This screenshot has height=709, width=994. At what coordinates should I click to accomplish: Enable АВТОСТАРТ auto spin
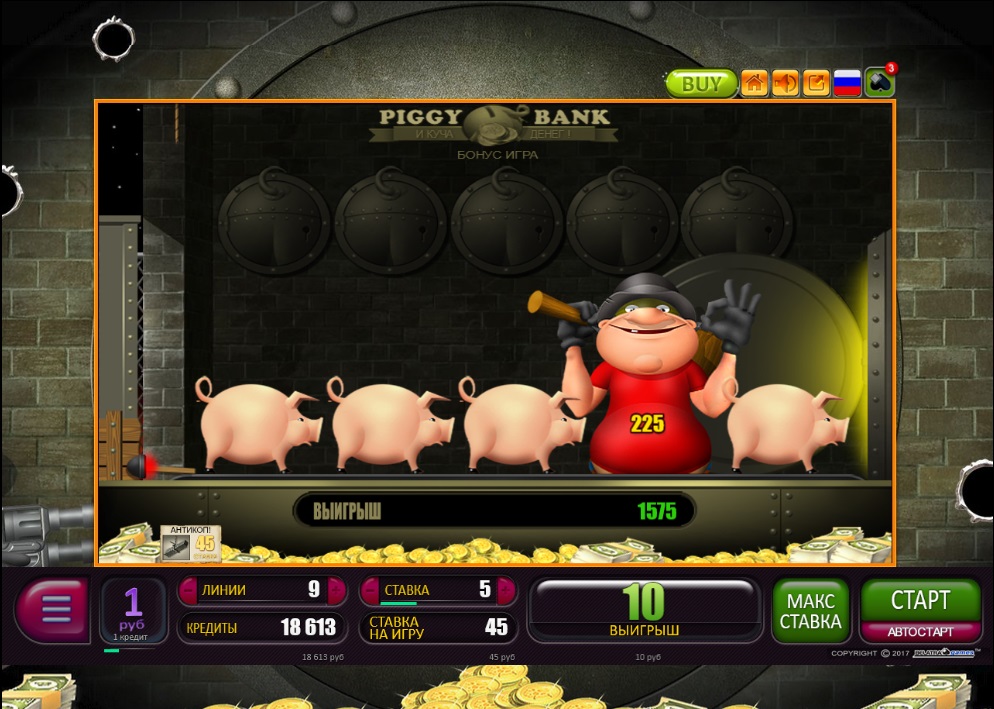pos(920,632)
